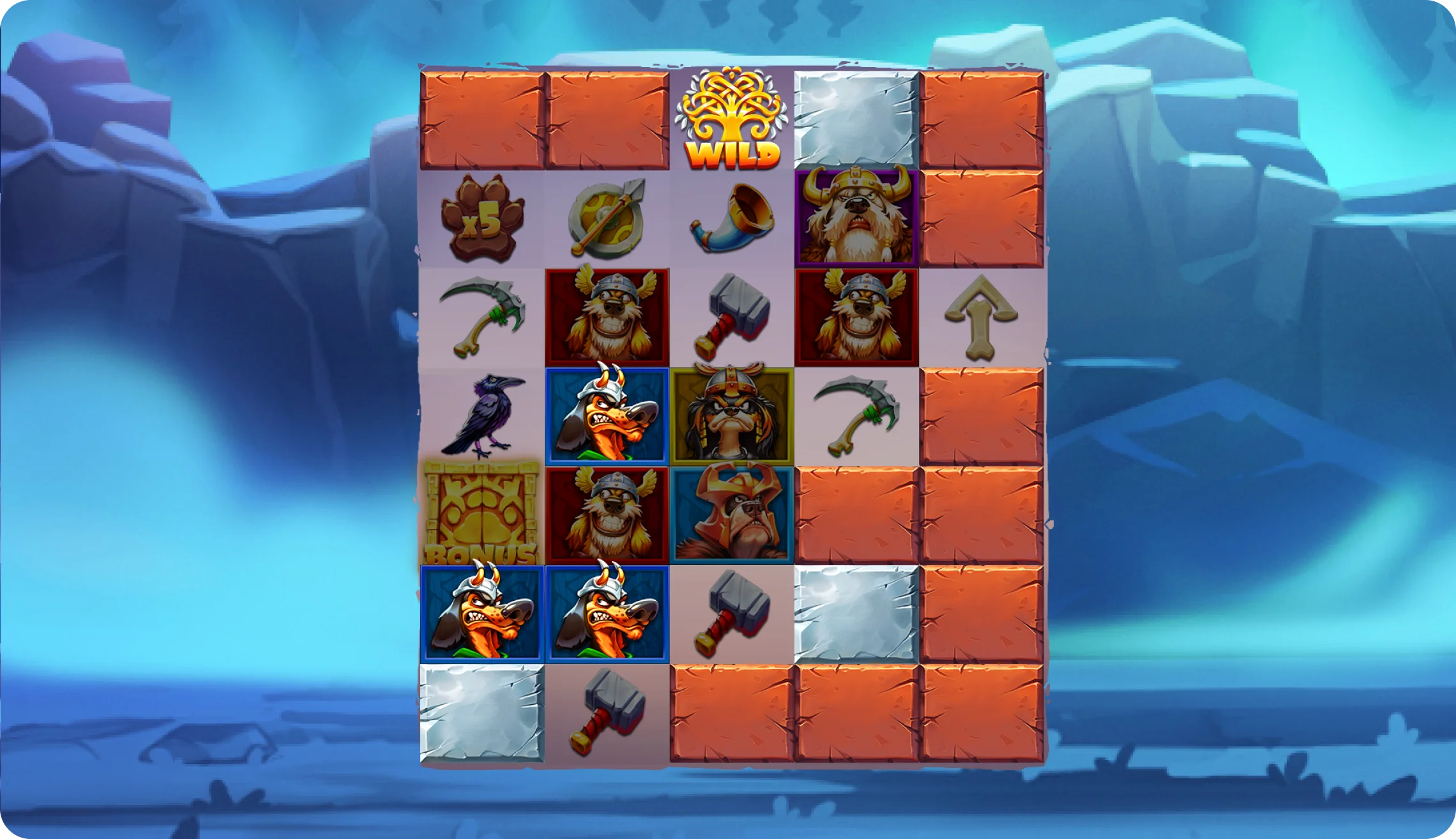Image resolution: width=1456 pixels, height=839 pixels.
Task: Choose the purple-framed horned viking dog tile
Action: click(856, 218)
